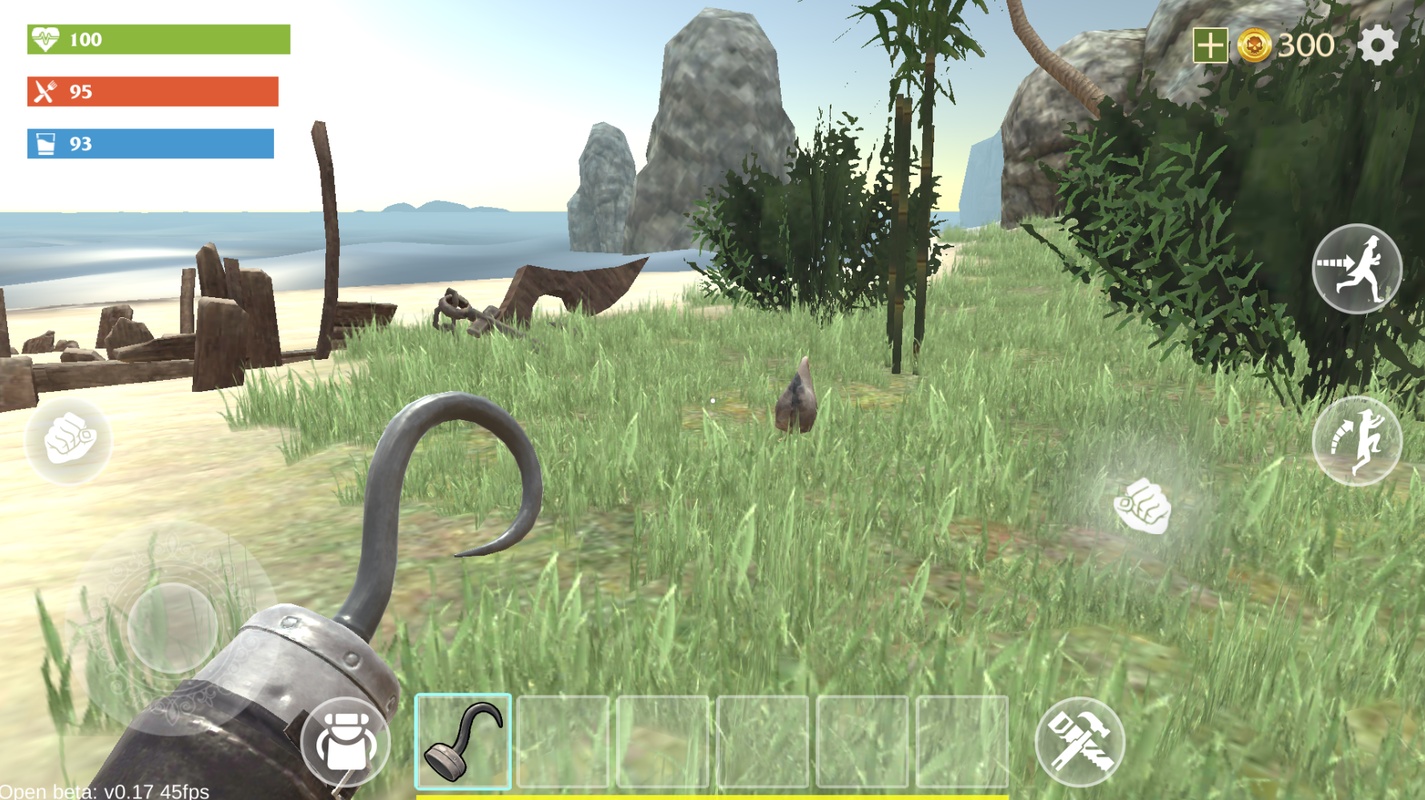Open the crafting menu with hammer and saw
Screen dimensions: 1425x800
1079,742
